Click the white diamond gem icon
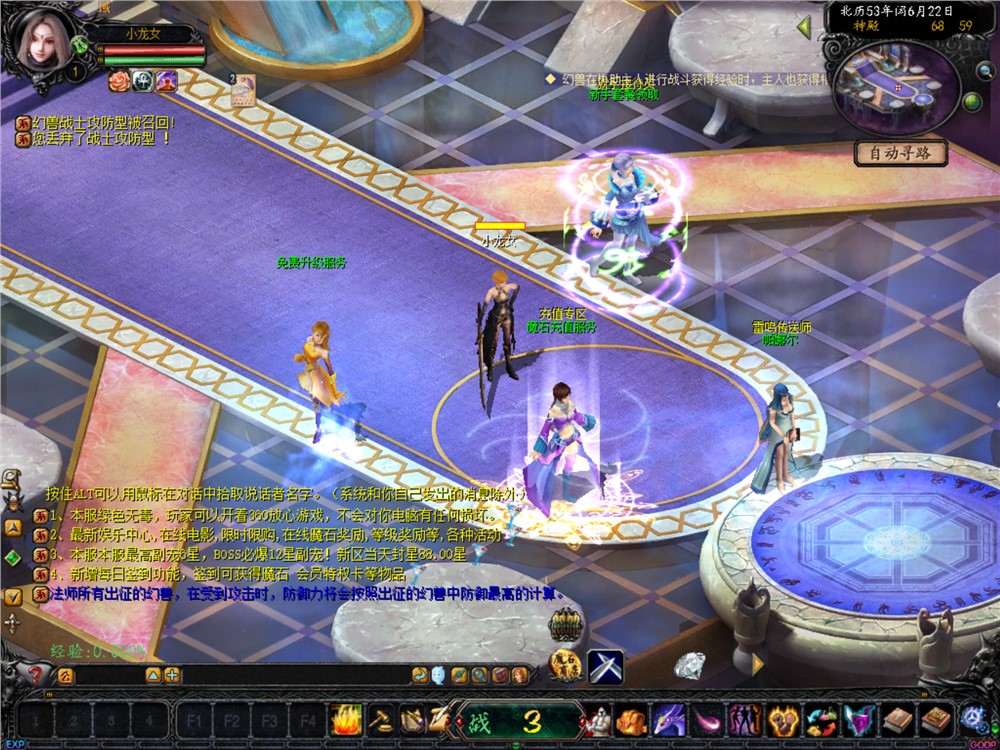This screenshot has height=750, width=1000. click(x=689, y=665)
